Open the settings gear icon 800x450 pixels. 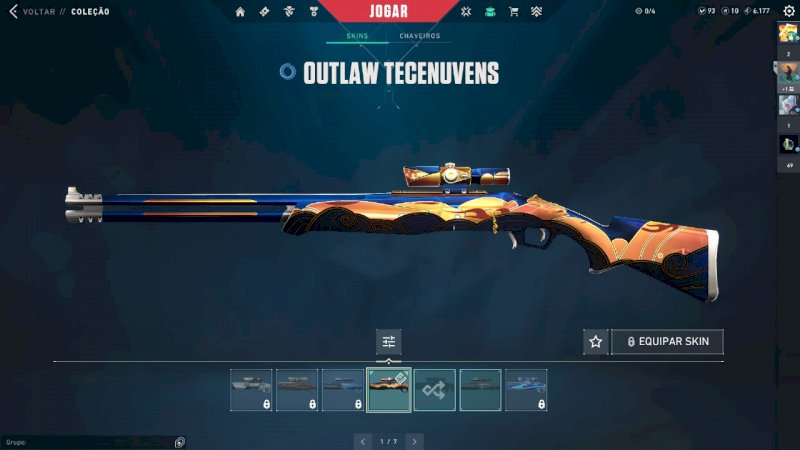[788, 11]
